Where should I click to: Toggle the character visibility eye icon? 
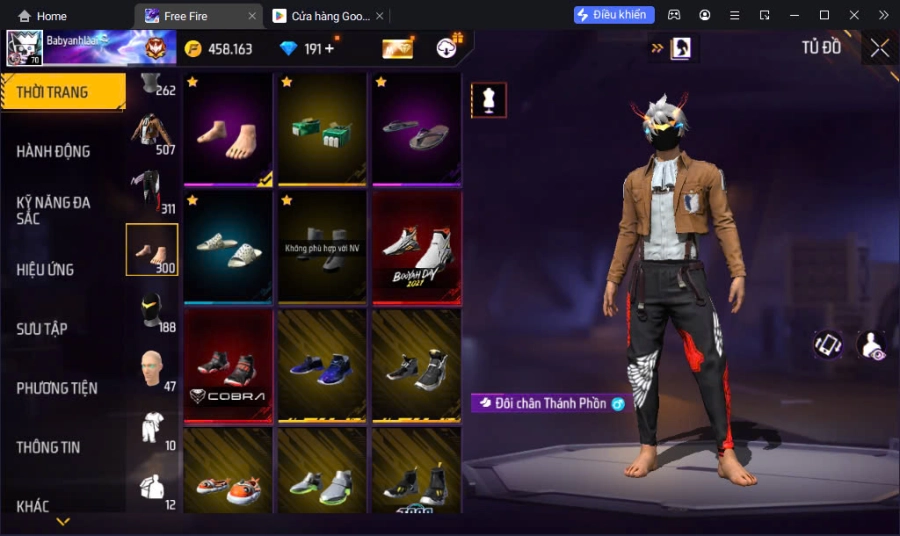pos(871,345)
